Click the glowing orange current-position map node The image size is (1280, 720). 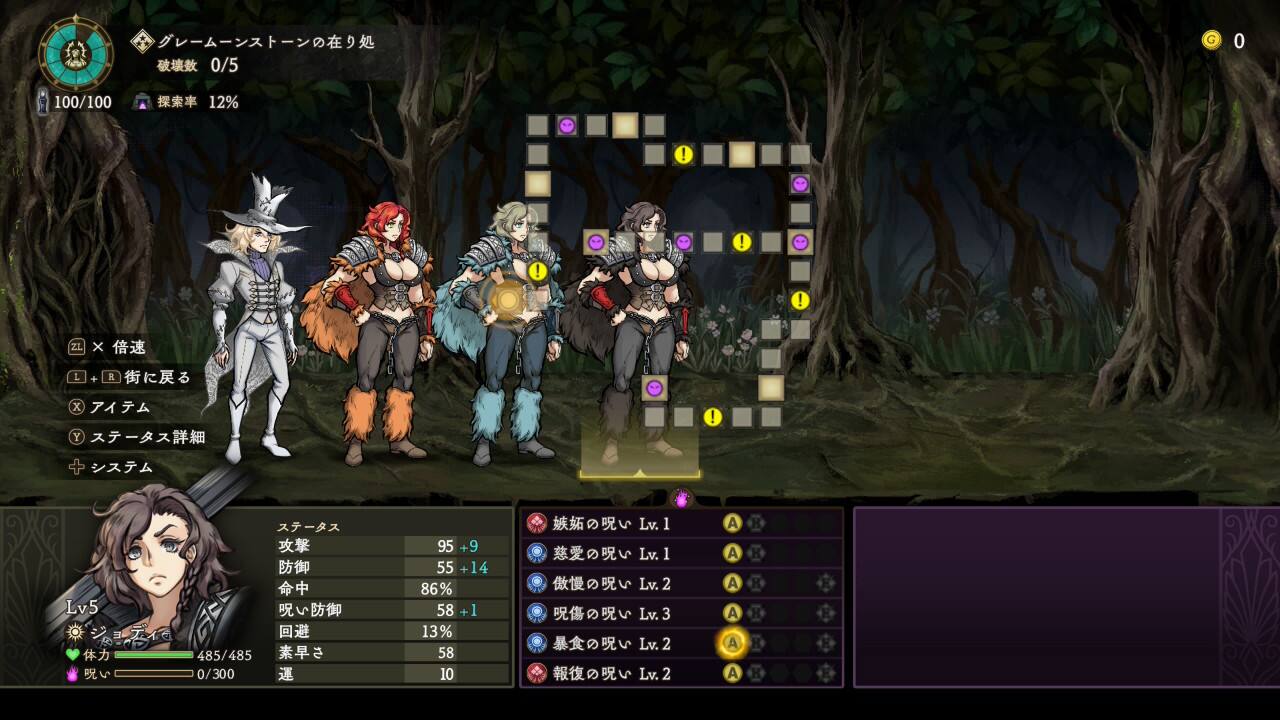pyautogui.click(x=509, y=298)
